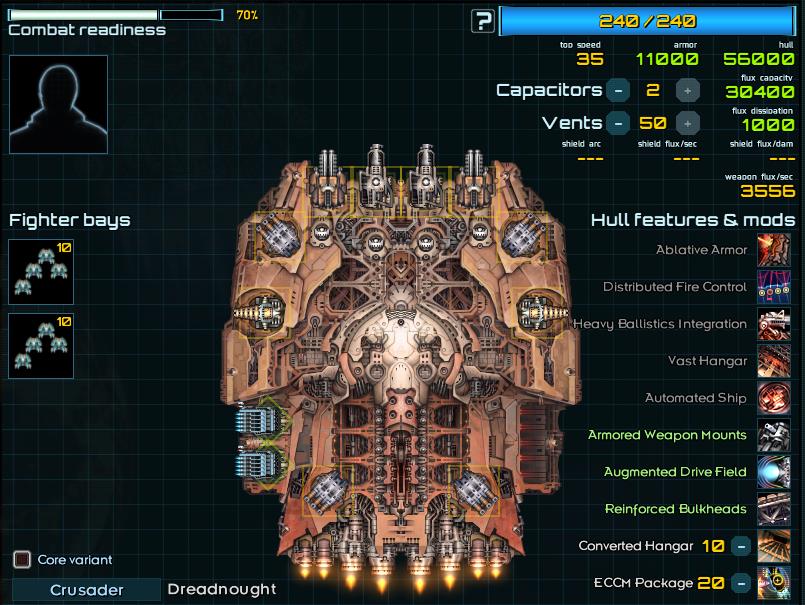Toggle the Core variant checkbox

(x=22, y=559)
